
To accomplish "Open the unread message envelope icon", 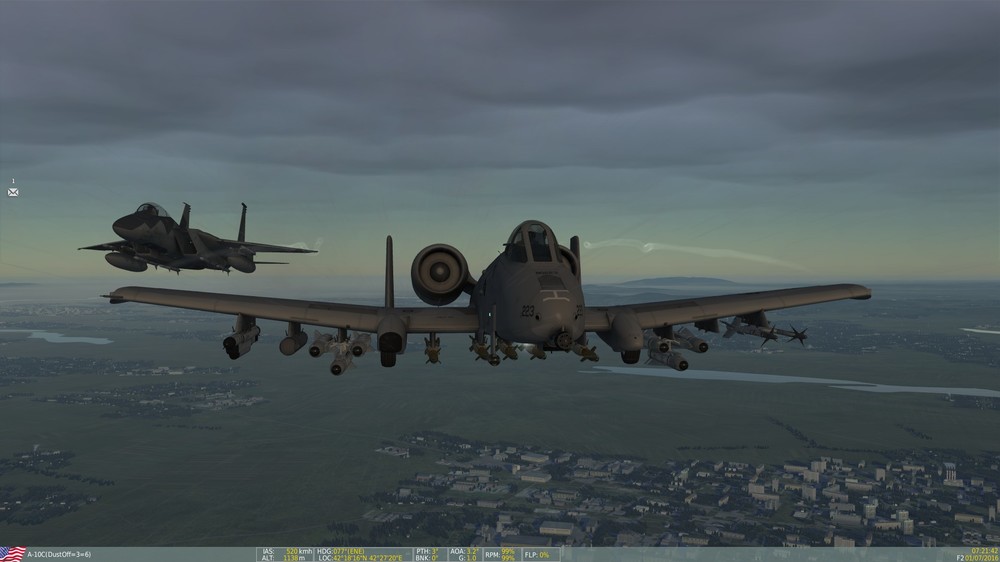I will click(x=13, y=192).
